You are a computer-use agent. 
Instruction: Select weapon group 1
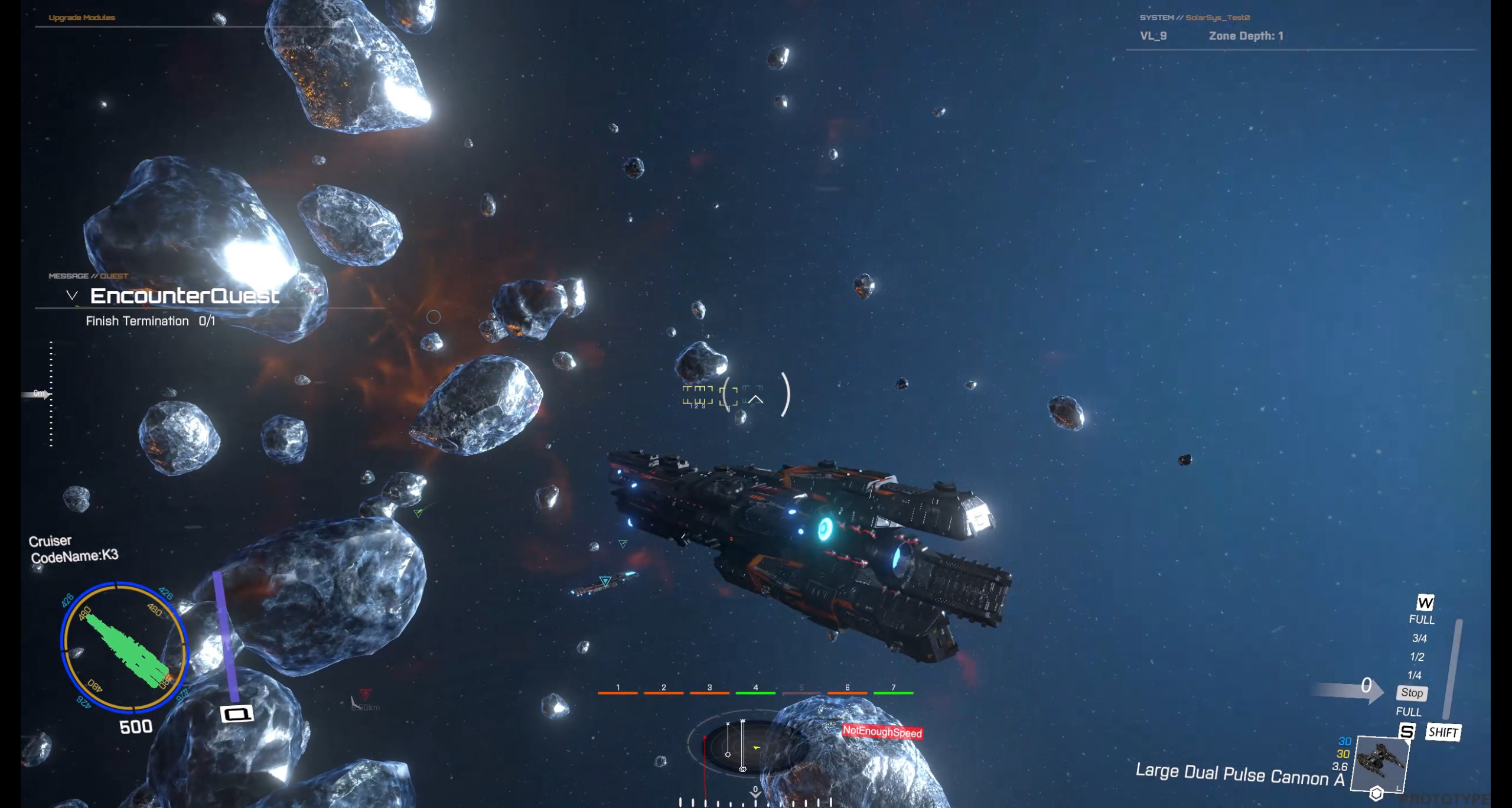pos(618,689)
